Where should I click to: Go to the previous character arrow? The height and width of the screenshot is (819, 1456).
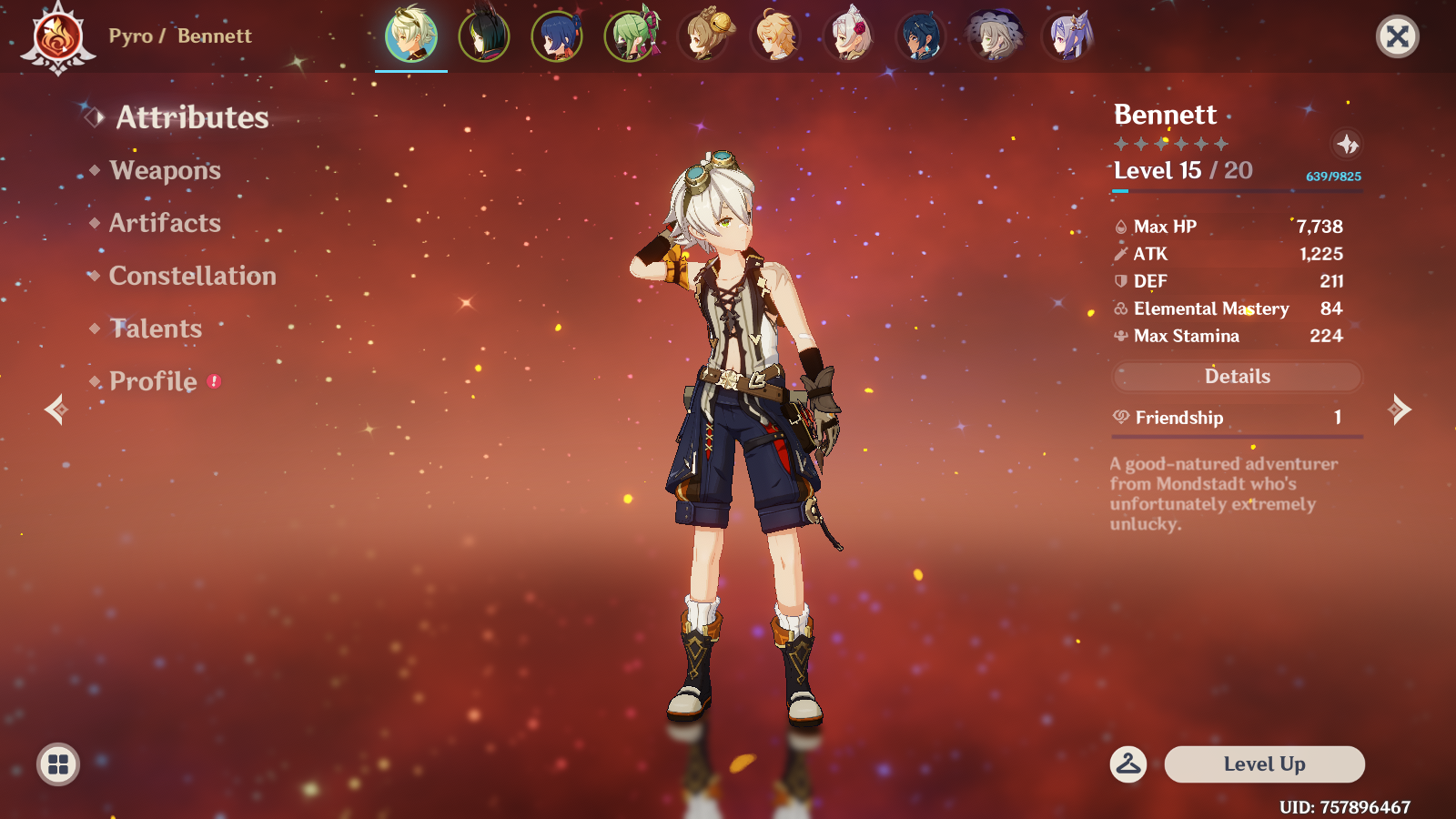pos(56,409)
